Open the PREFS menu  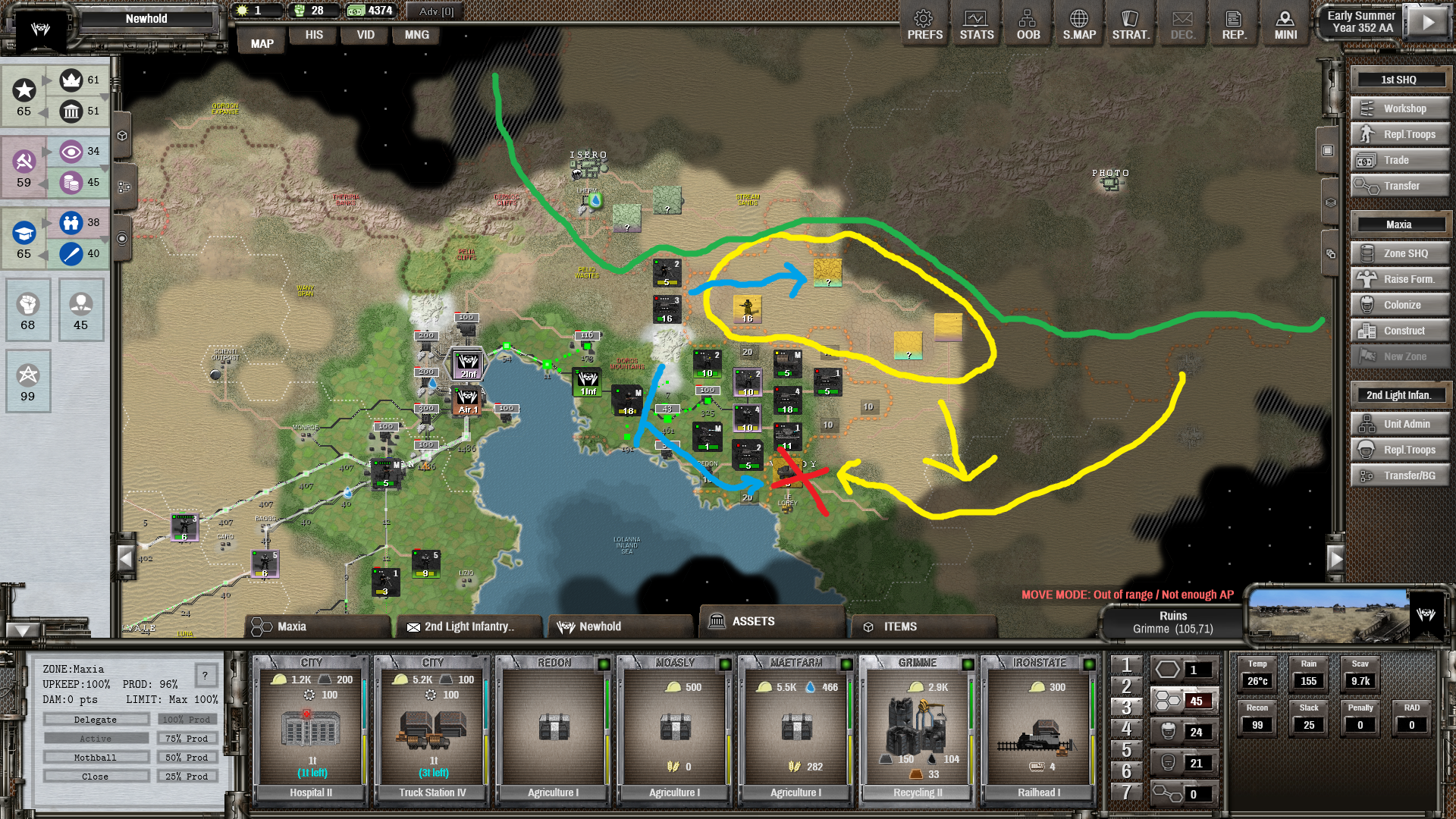tap(924, 25)
